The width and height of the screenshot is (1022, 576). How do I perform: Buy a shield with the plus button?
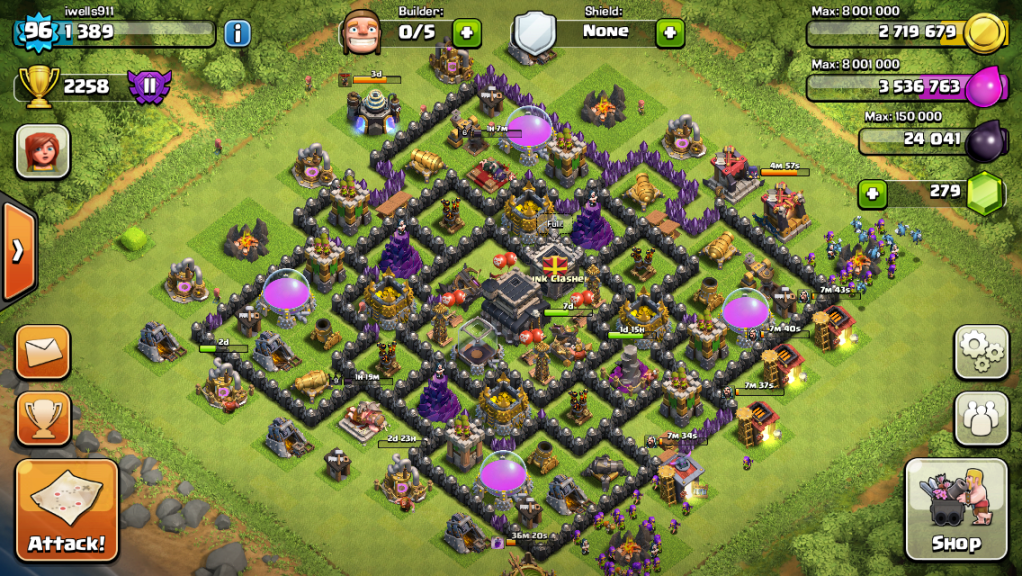point(669,32)
